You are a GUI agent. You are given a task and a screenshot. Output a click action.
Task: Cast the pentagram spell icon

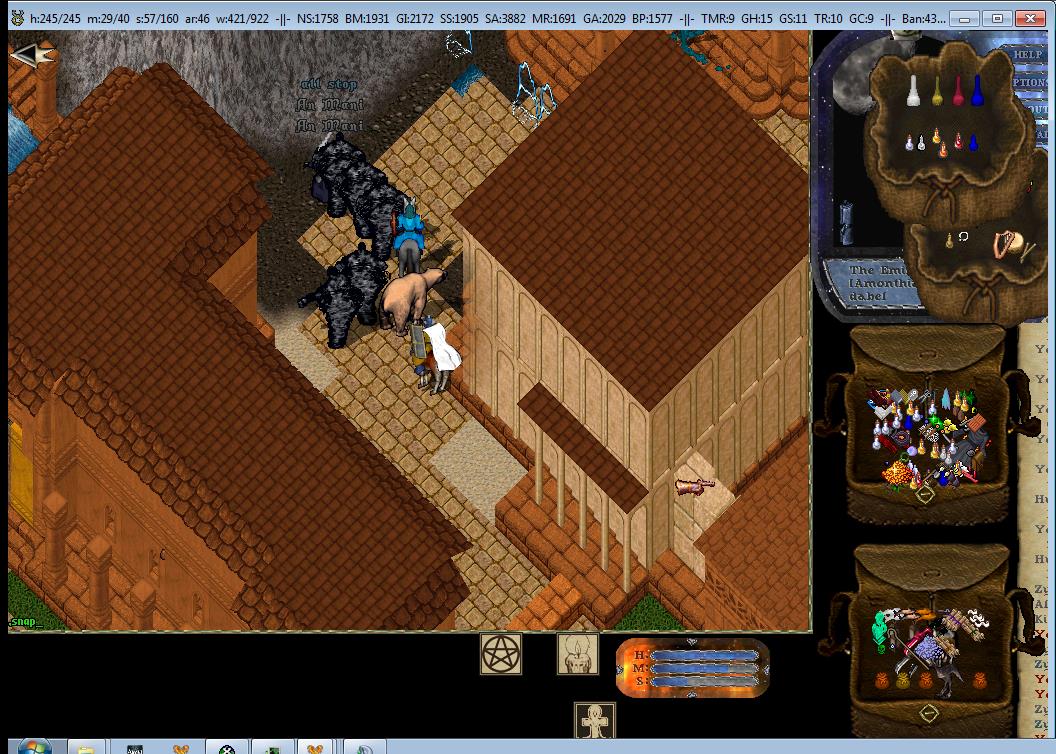point(501,654)
